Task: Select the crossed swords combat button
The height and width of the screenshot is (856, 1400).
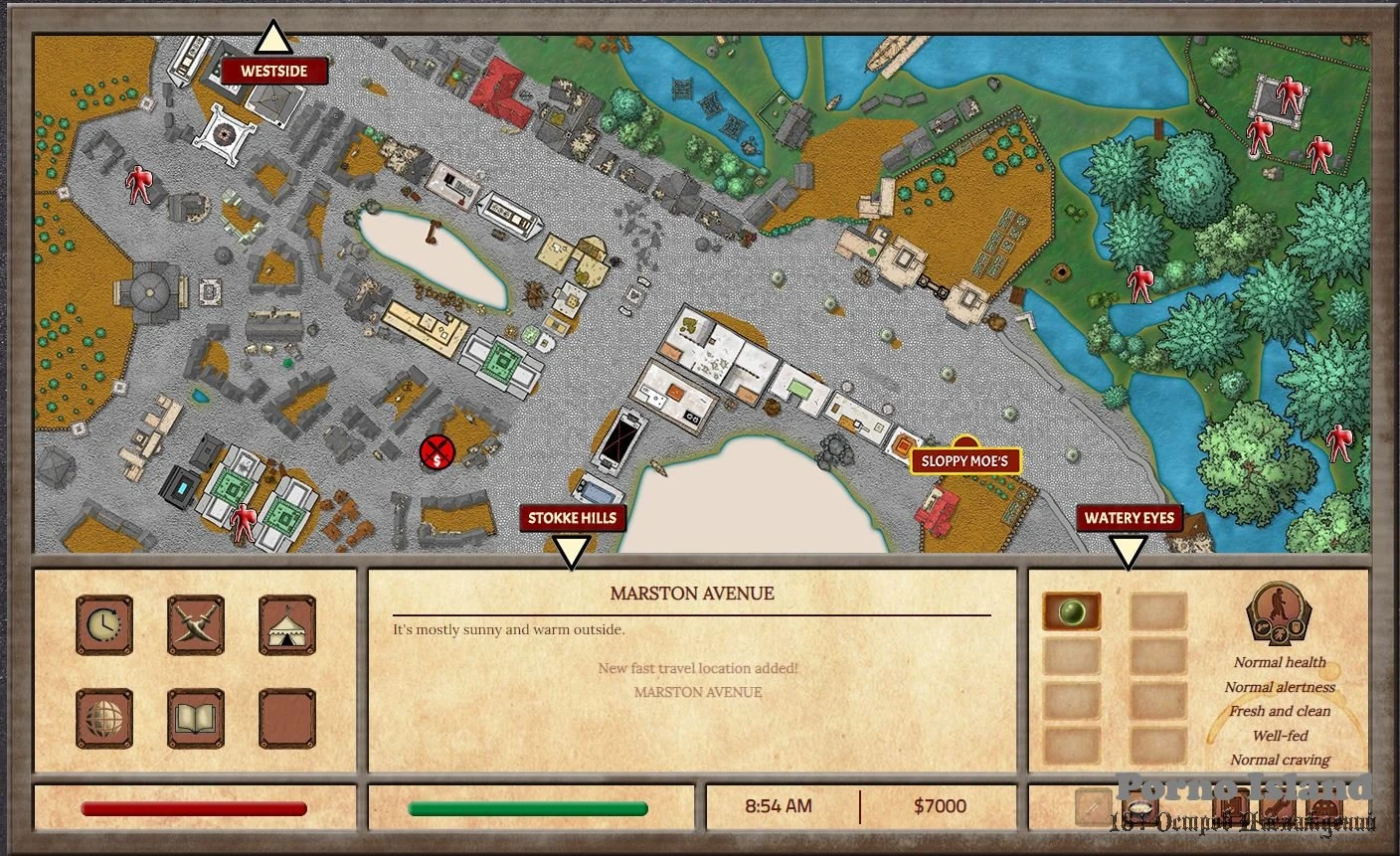Action: [196, 625]
